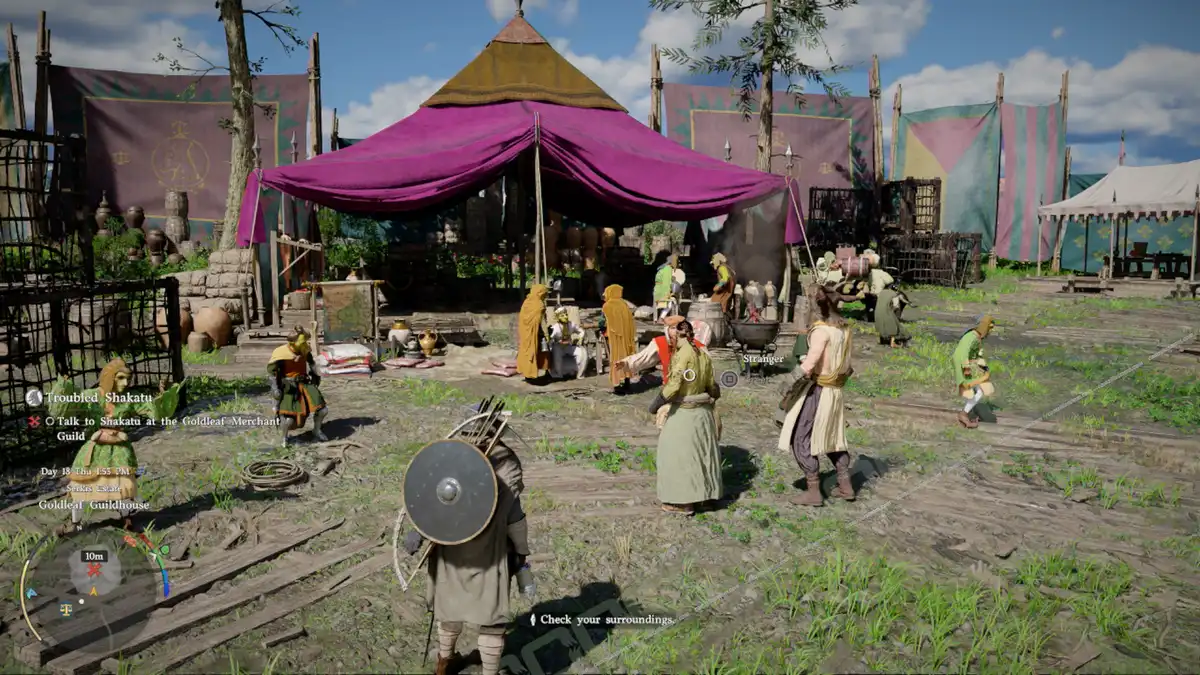Screen dimensions: 1200x675
Task: Click the scales merchant icon on minimap
Action: coord(66,607)
